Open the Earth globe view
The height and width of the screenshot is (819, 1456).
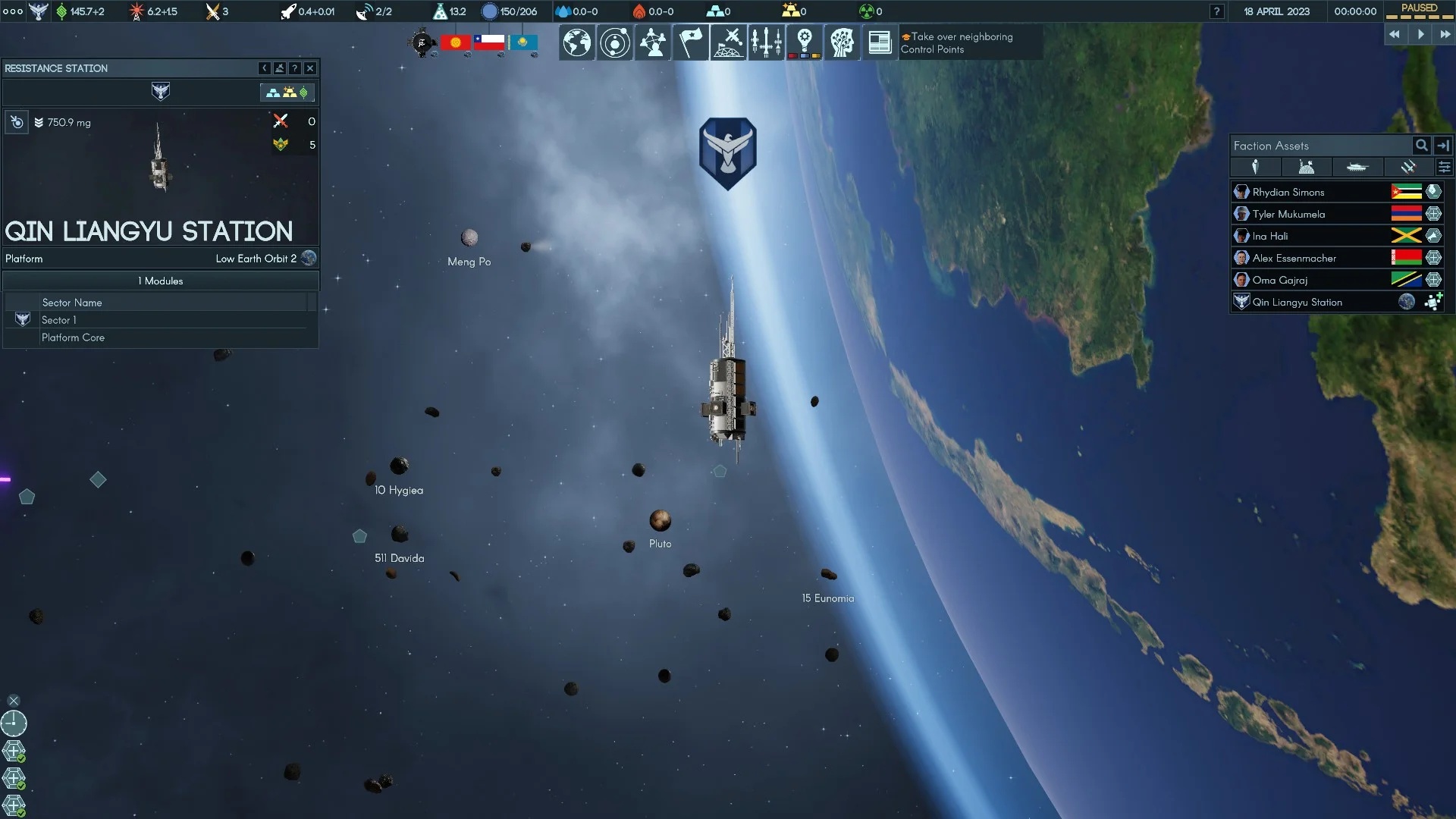point(576,42)
